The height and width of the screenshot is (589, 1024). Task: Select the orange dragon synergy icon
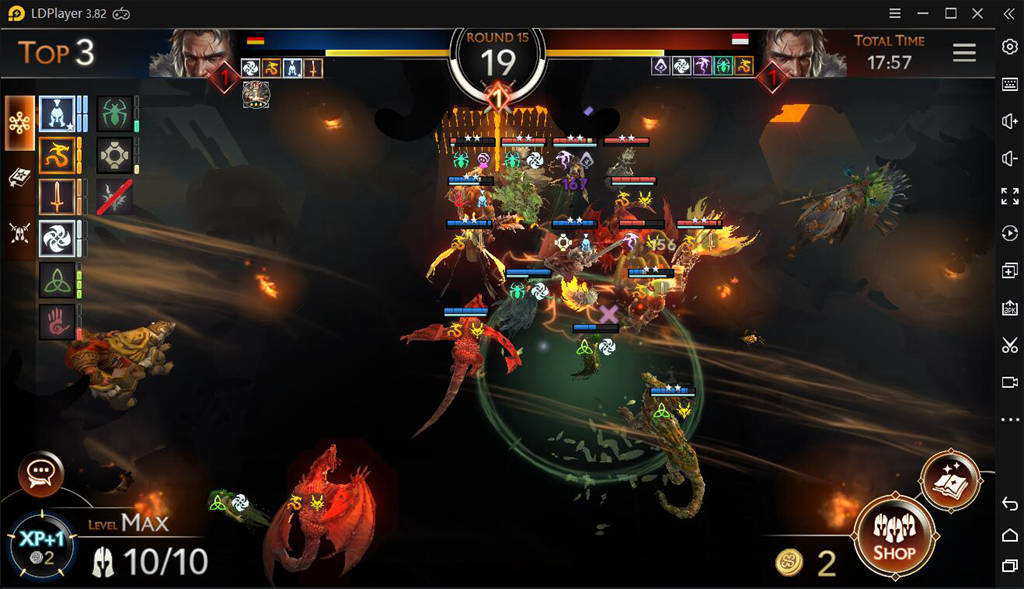point(56,156)
